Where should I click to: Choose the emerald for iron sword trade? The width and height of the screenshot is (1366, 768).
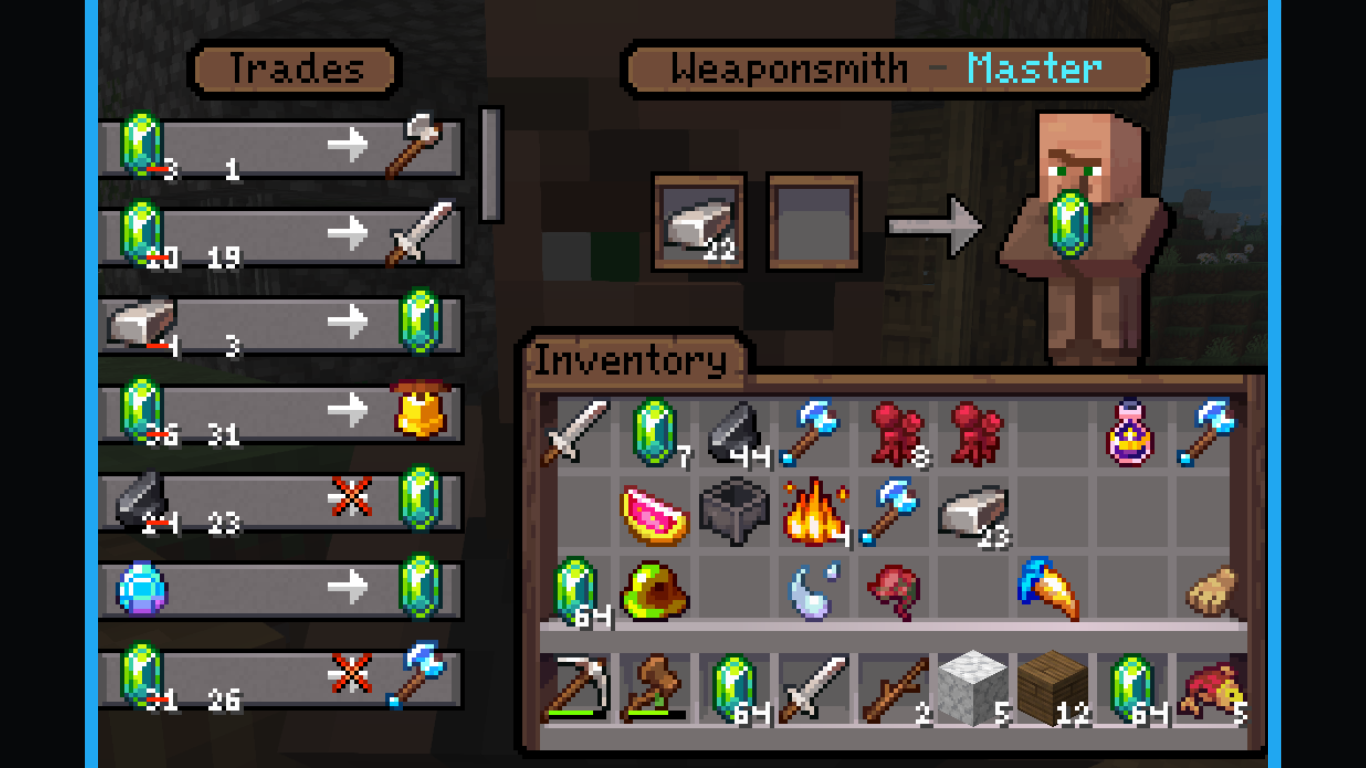click(x=280, y=236)
